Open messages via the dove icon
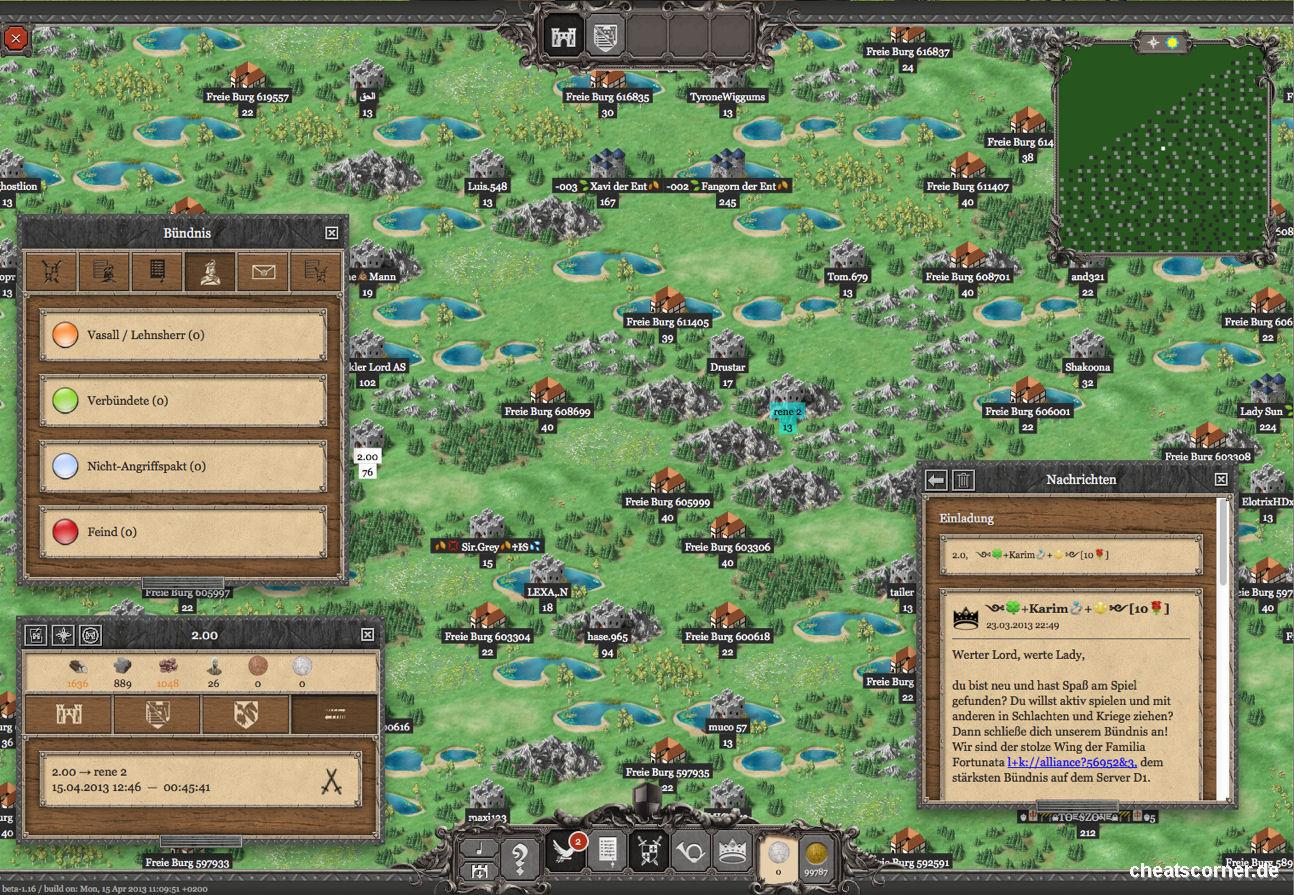 pos(566,851)
